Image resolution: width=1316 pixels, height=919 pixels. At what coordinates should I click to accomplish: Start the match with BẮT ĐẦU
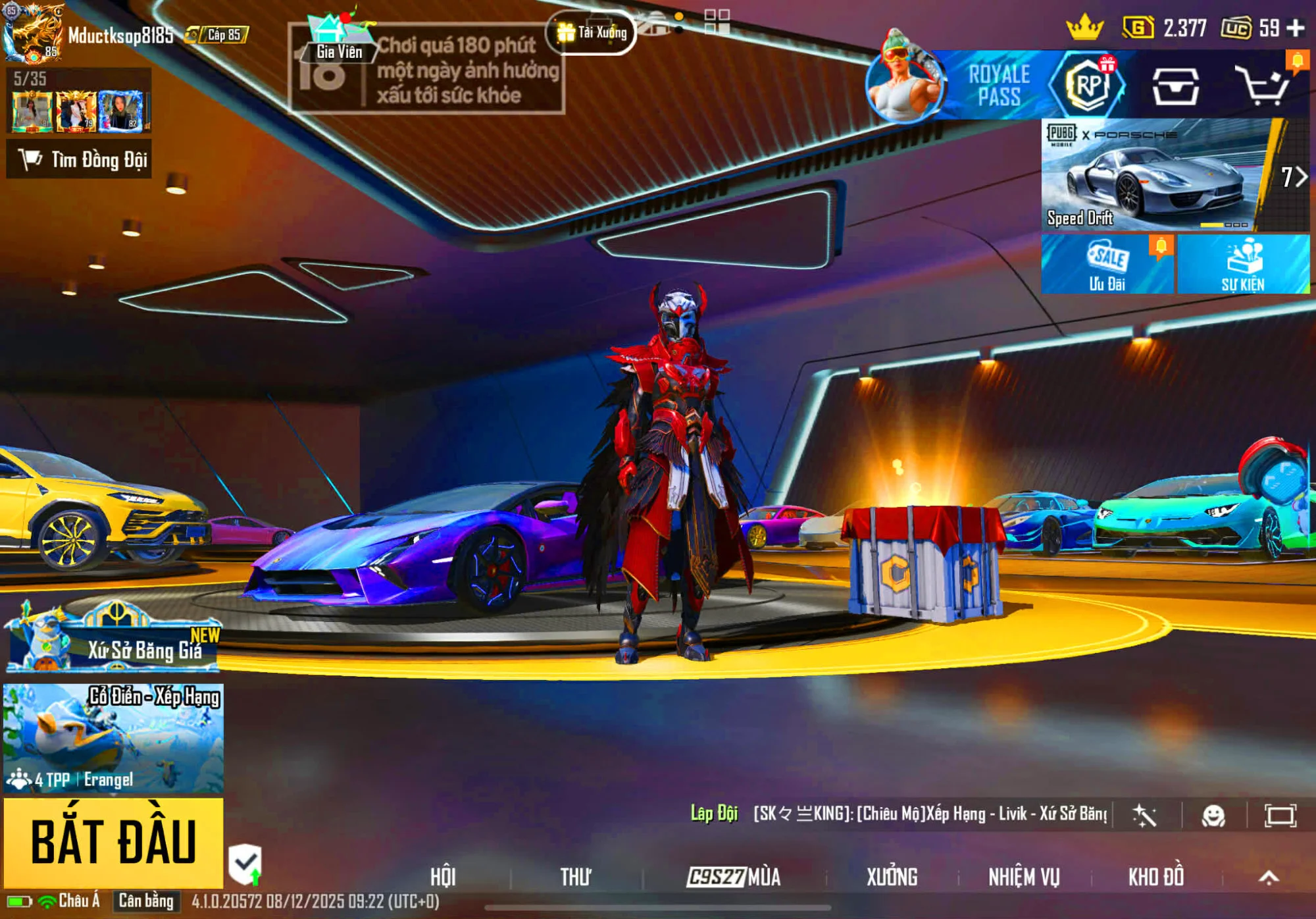pyautogui.click(x=113, y=842)
